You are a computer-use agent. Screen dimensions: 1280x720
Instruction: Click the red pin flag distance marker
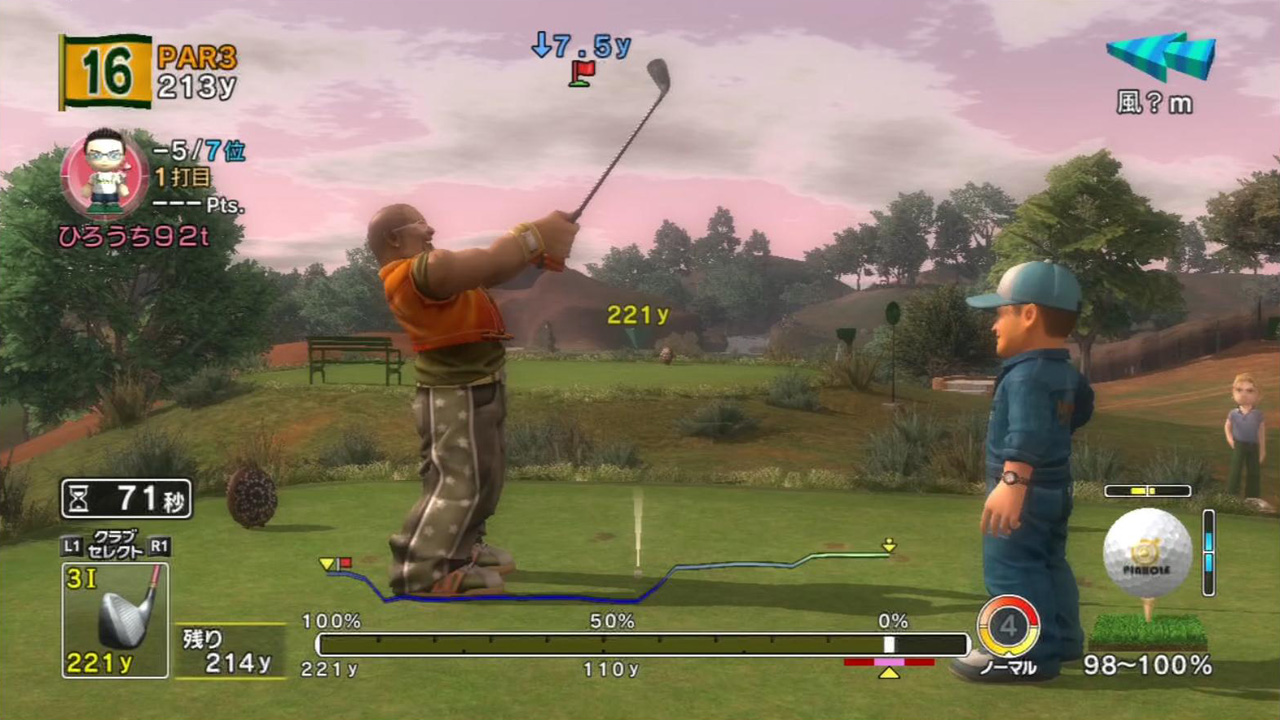point(581,72)
